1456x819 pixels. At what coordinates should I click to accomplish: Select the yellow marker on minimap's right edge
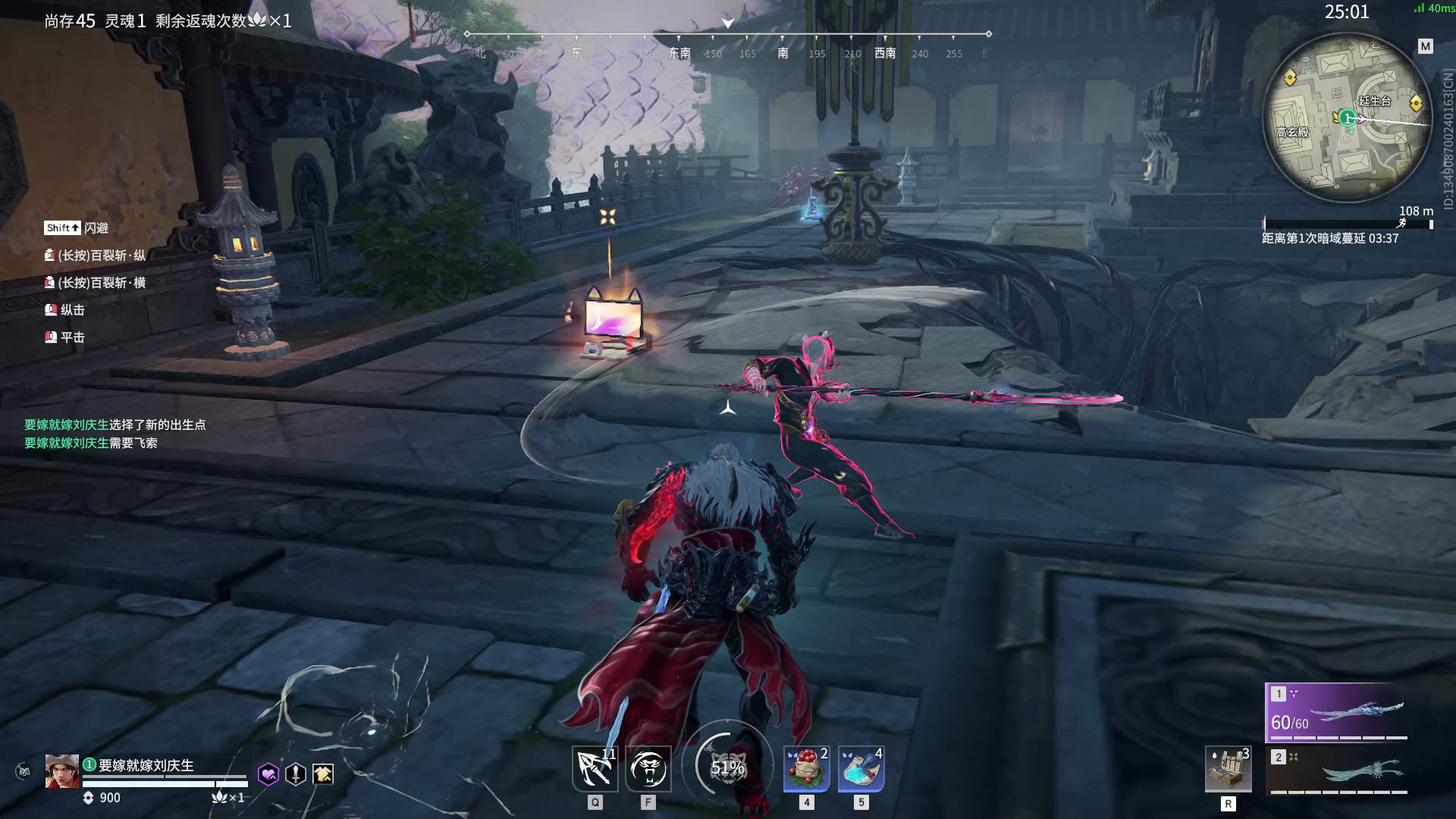[x=1415, y=103]
